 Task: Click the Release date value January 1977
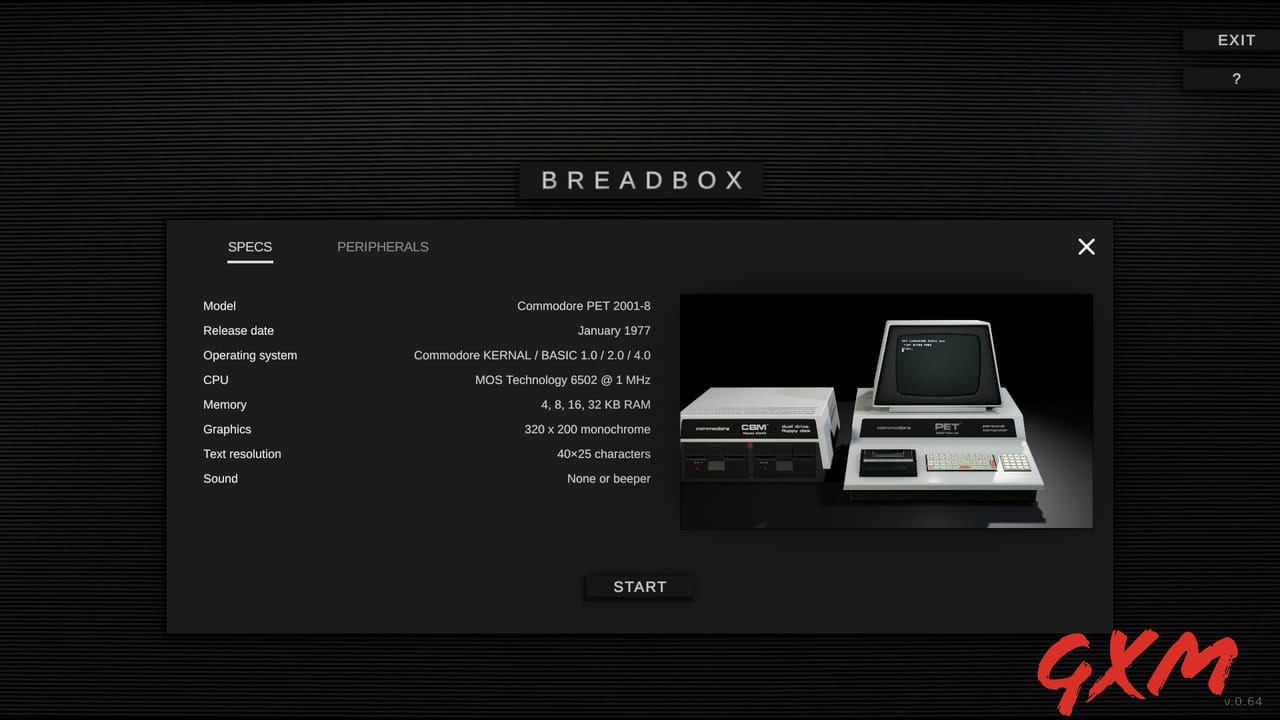click(614, 330)
